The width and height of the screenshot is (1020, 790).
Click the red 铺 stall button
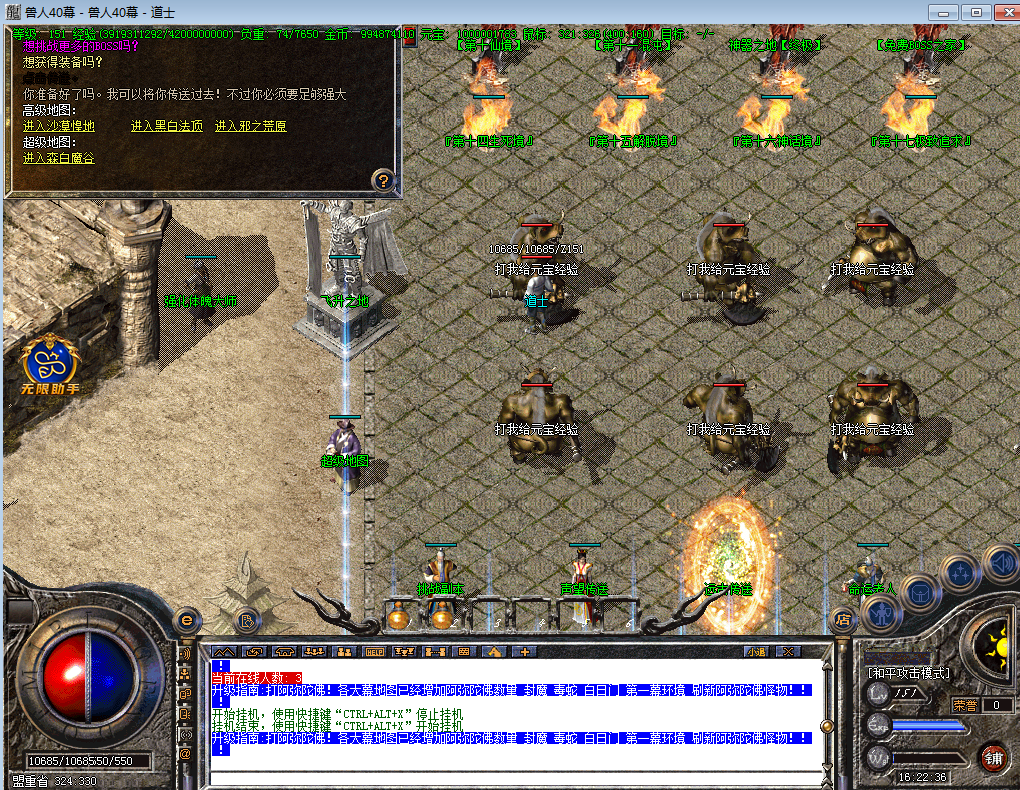click(992, 757)
